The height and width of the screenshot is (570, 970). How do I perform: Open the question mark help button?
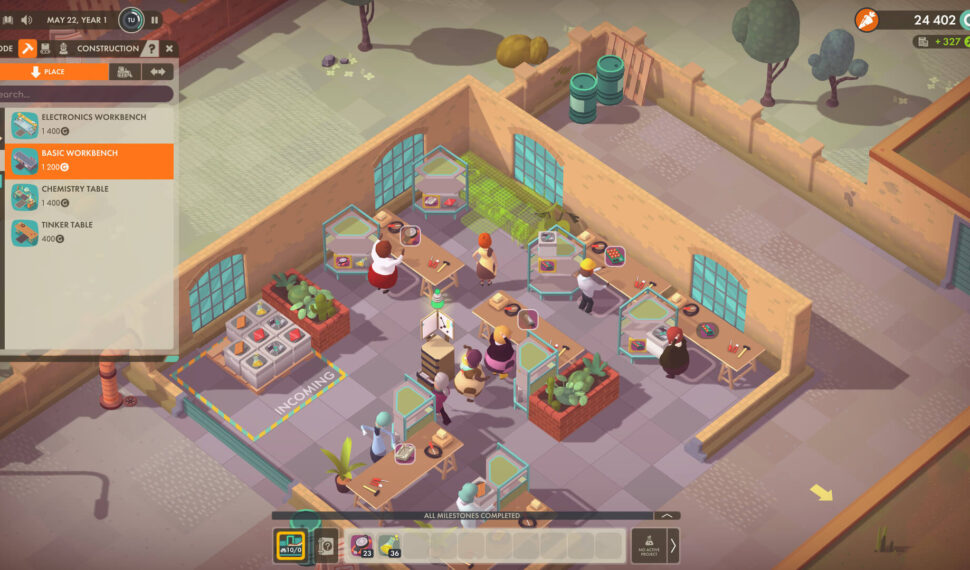point(151,48)
